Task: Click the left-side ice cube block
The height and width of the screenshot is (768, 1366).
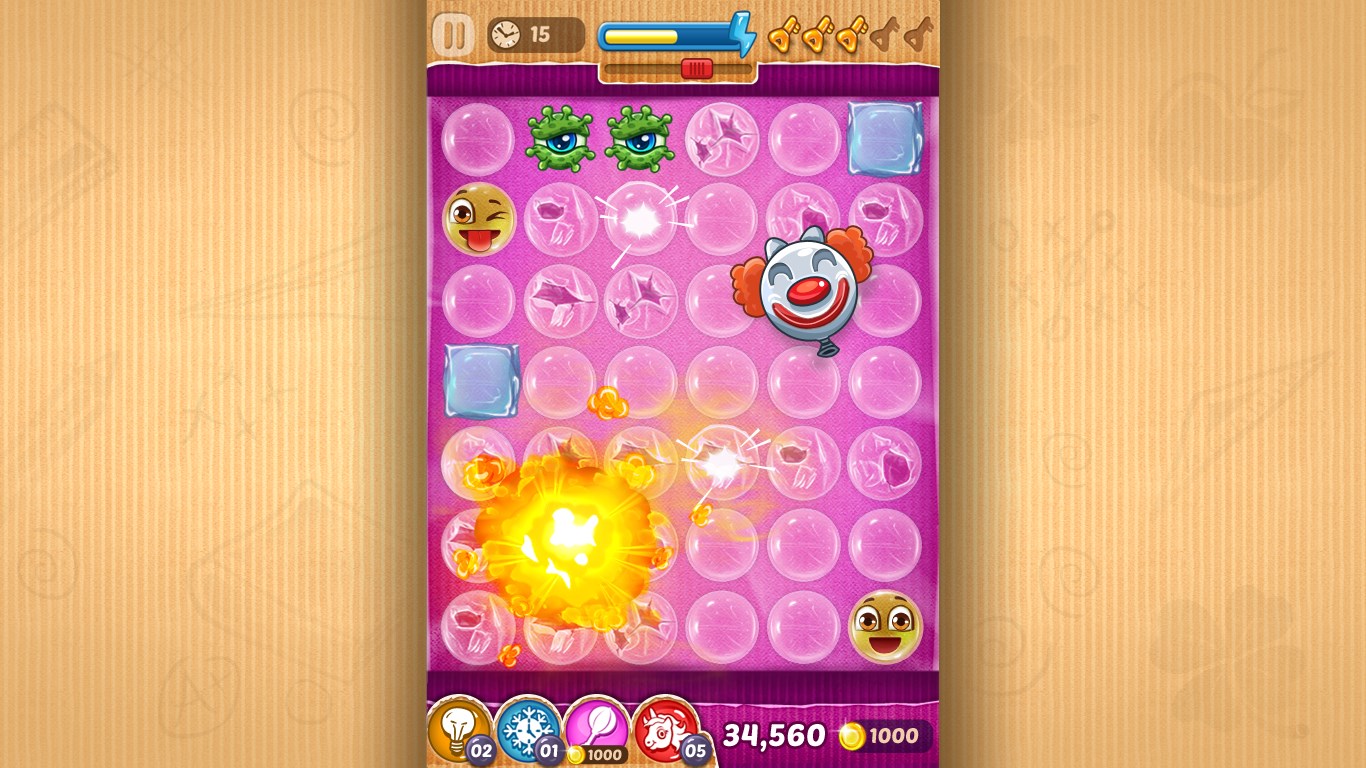Action: [x=481, y=381]
